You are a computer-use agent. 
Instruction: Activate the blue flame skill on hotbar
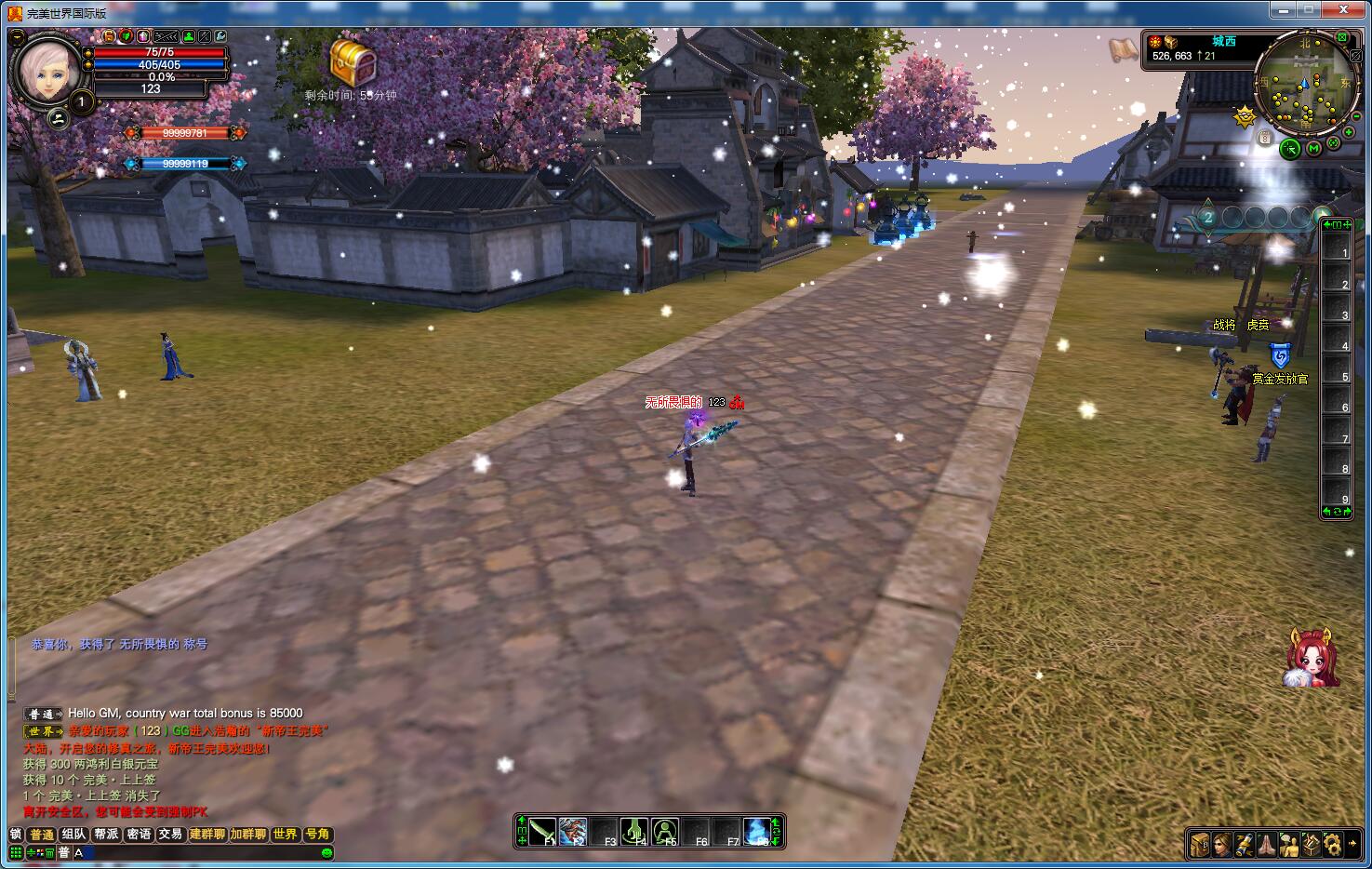(x=757, y=832)
